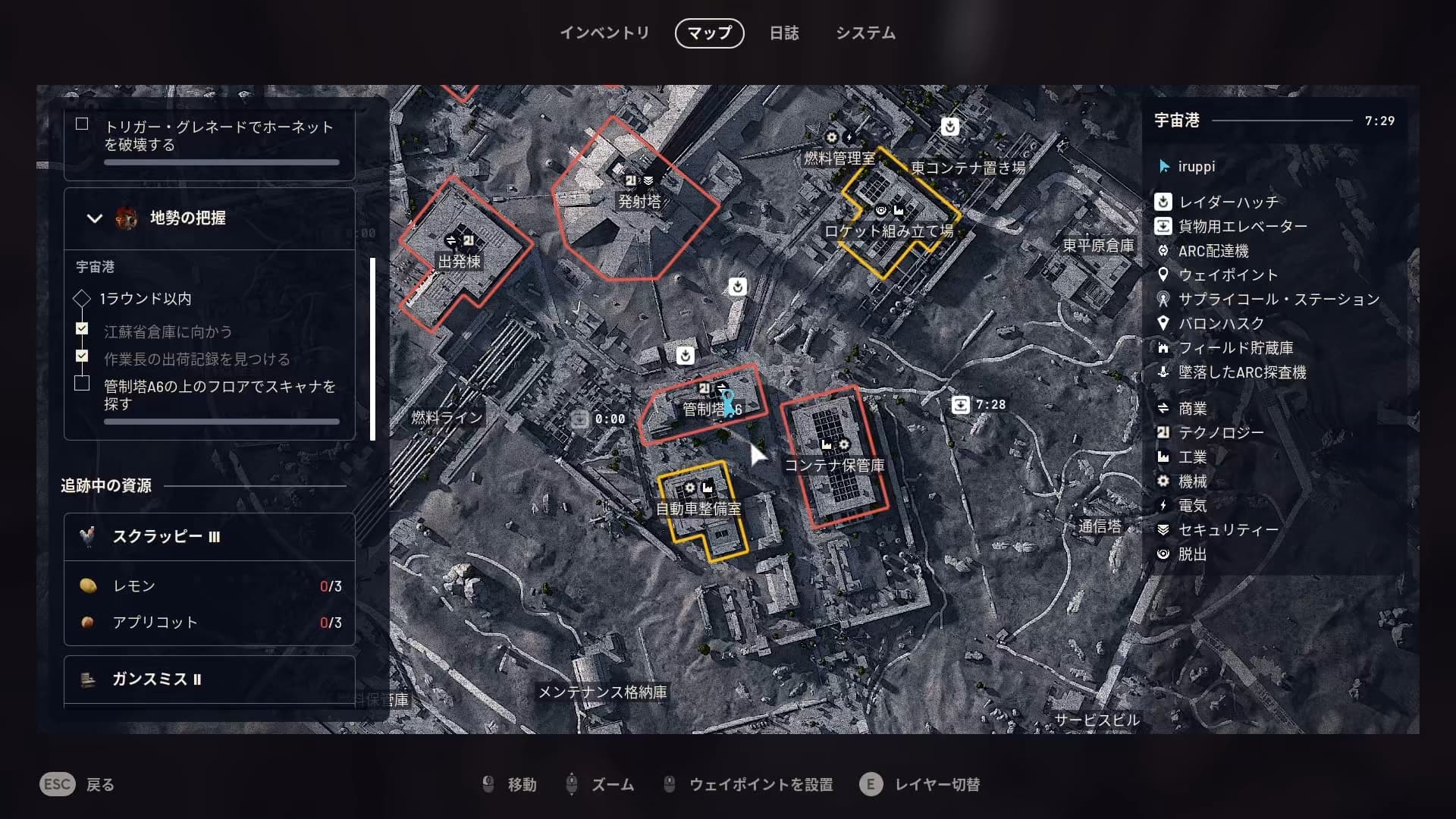Click the iruppi player entry

click(1196, 167)
